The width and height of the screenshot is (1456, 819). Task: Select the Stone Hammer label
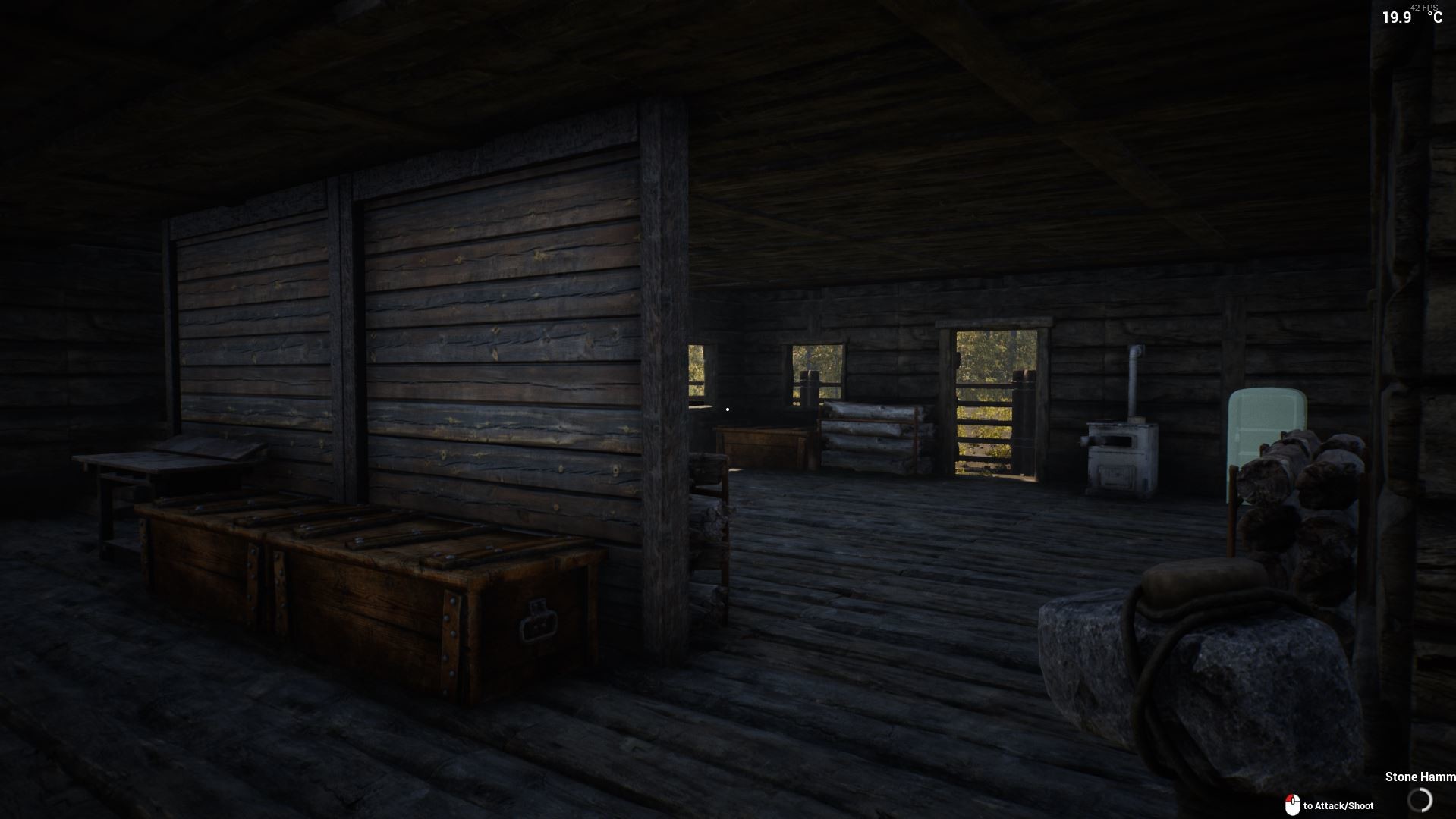pyautogui.click(x=1419, y=777)
